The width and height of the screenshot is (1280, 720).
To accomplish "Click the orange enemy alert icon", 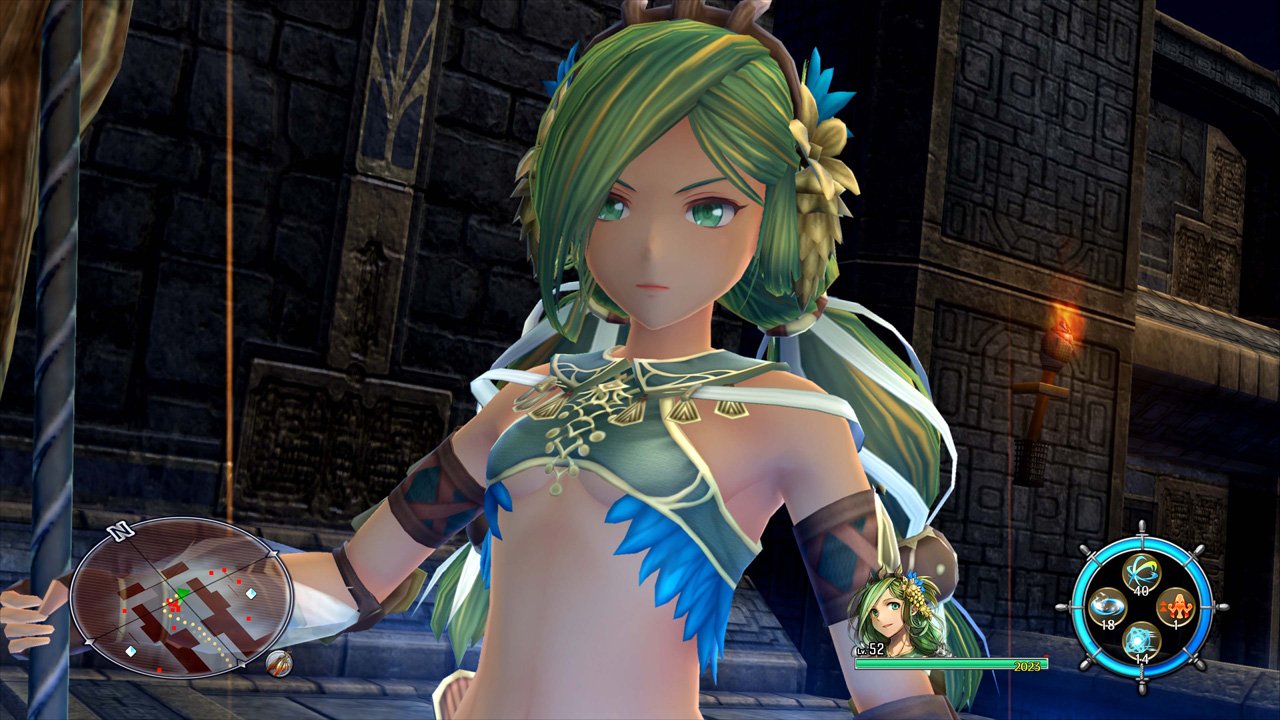I will (x=1177, y=607).
